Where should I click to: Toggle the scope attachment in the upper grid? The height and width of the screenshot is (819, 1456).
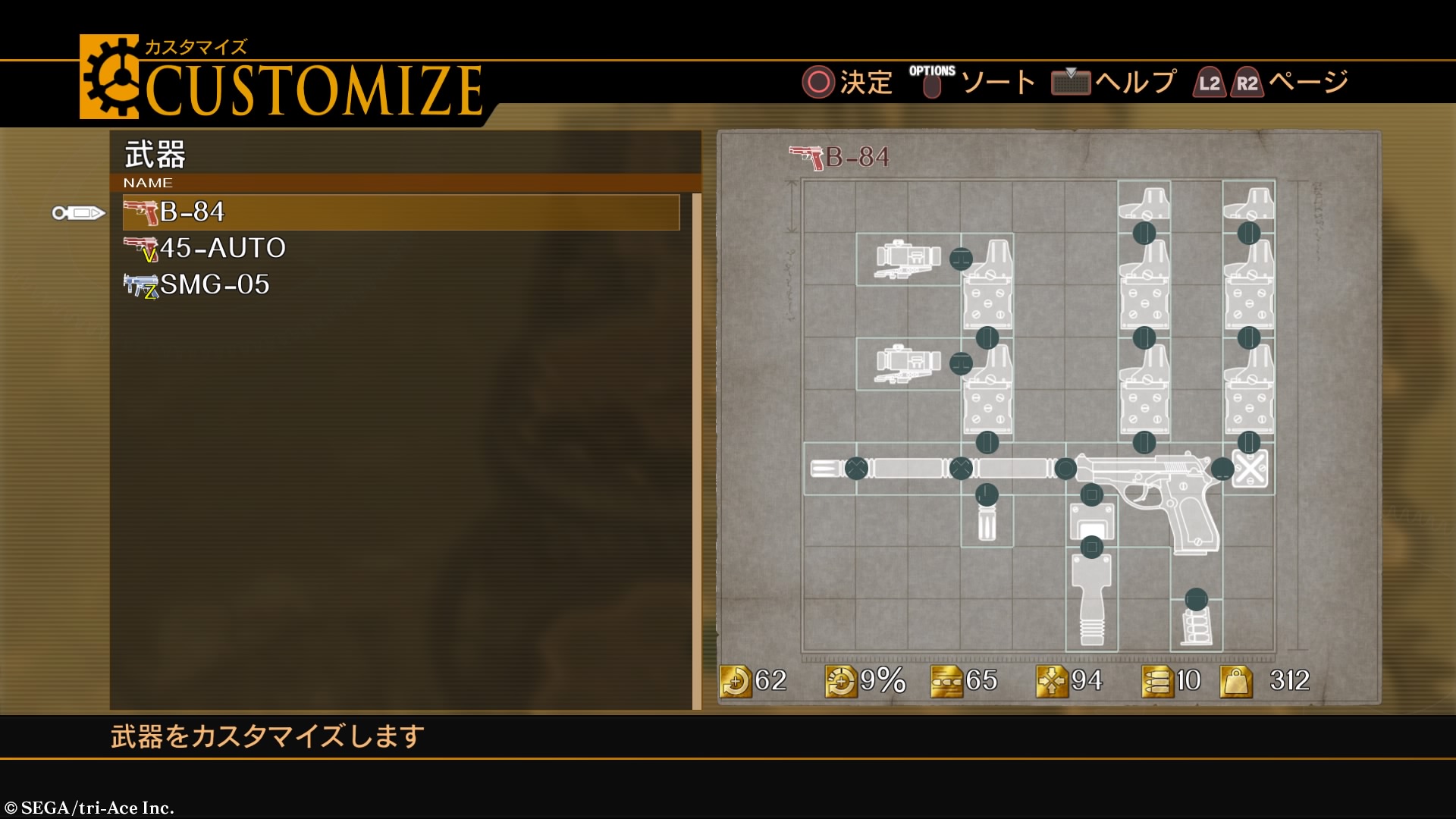pyautogui.click(x=906, y=258)
